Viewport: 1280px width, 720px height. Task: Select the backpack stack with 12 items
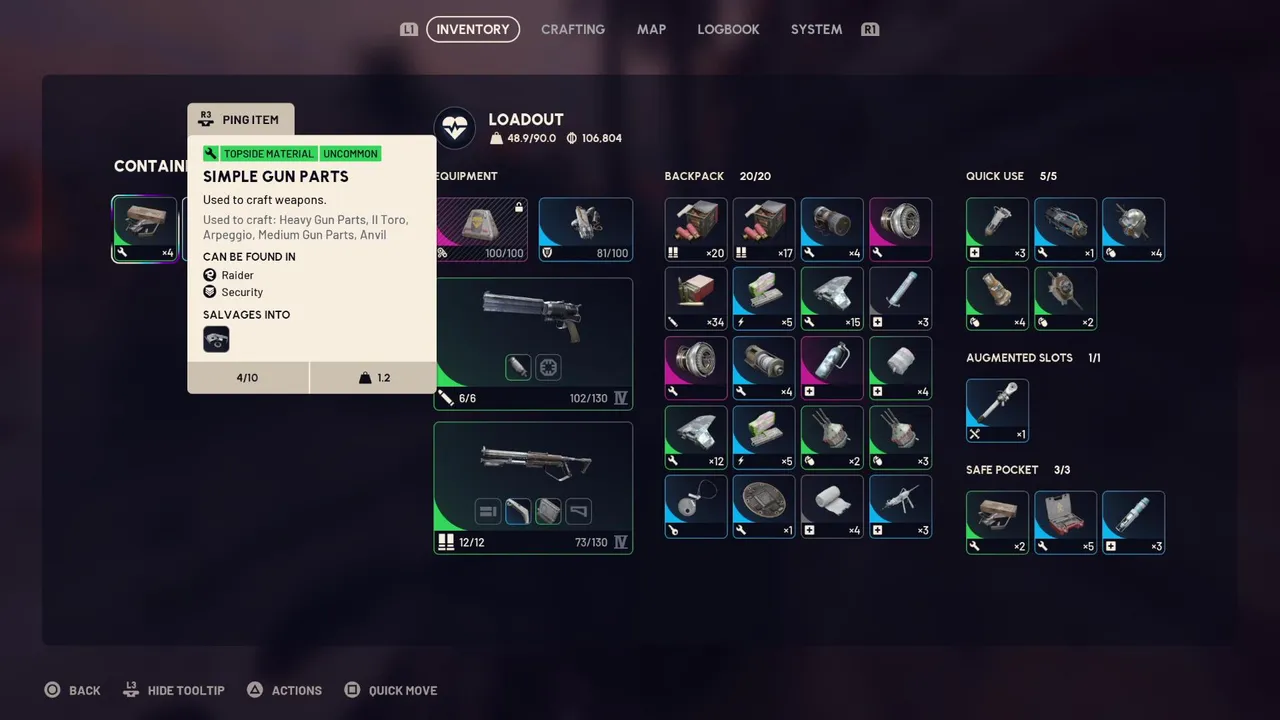(x=696, y=437)
